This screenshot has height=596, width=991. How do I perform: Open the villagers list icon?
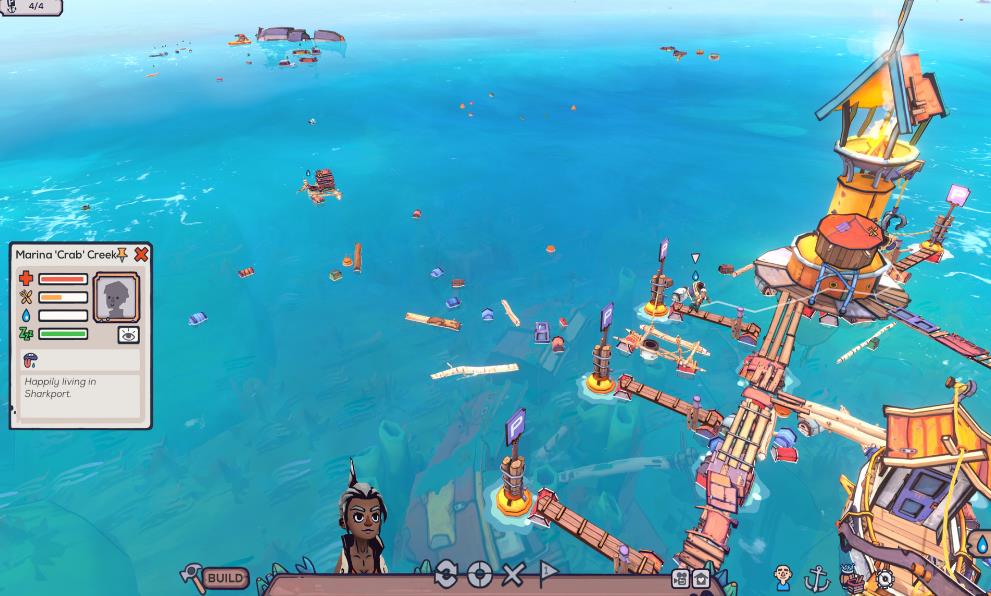click(x=783, y=577)
